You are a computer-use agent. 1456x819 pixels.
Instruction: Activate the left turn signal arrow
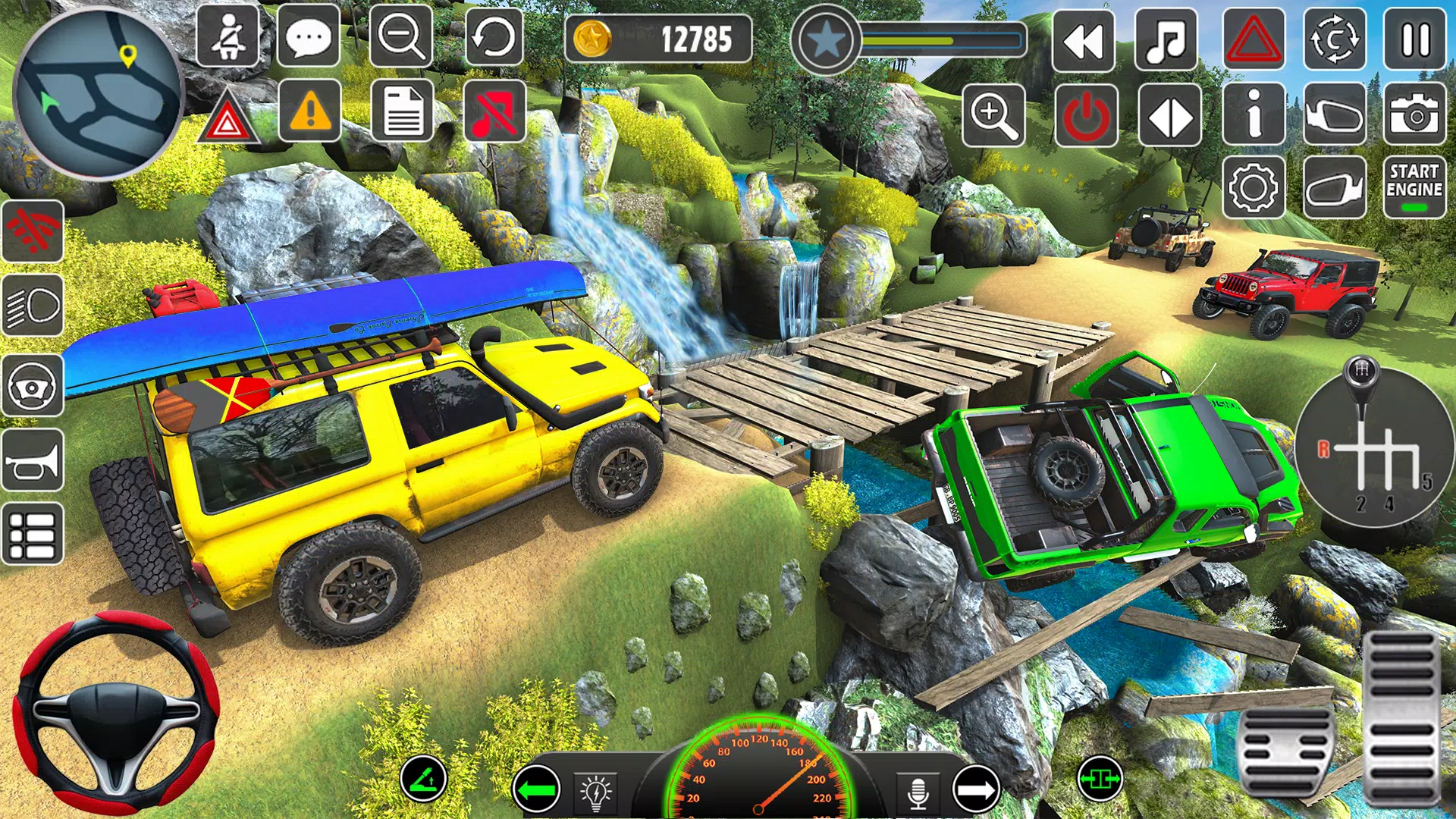click(x=536, y=789)
